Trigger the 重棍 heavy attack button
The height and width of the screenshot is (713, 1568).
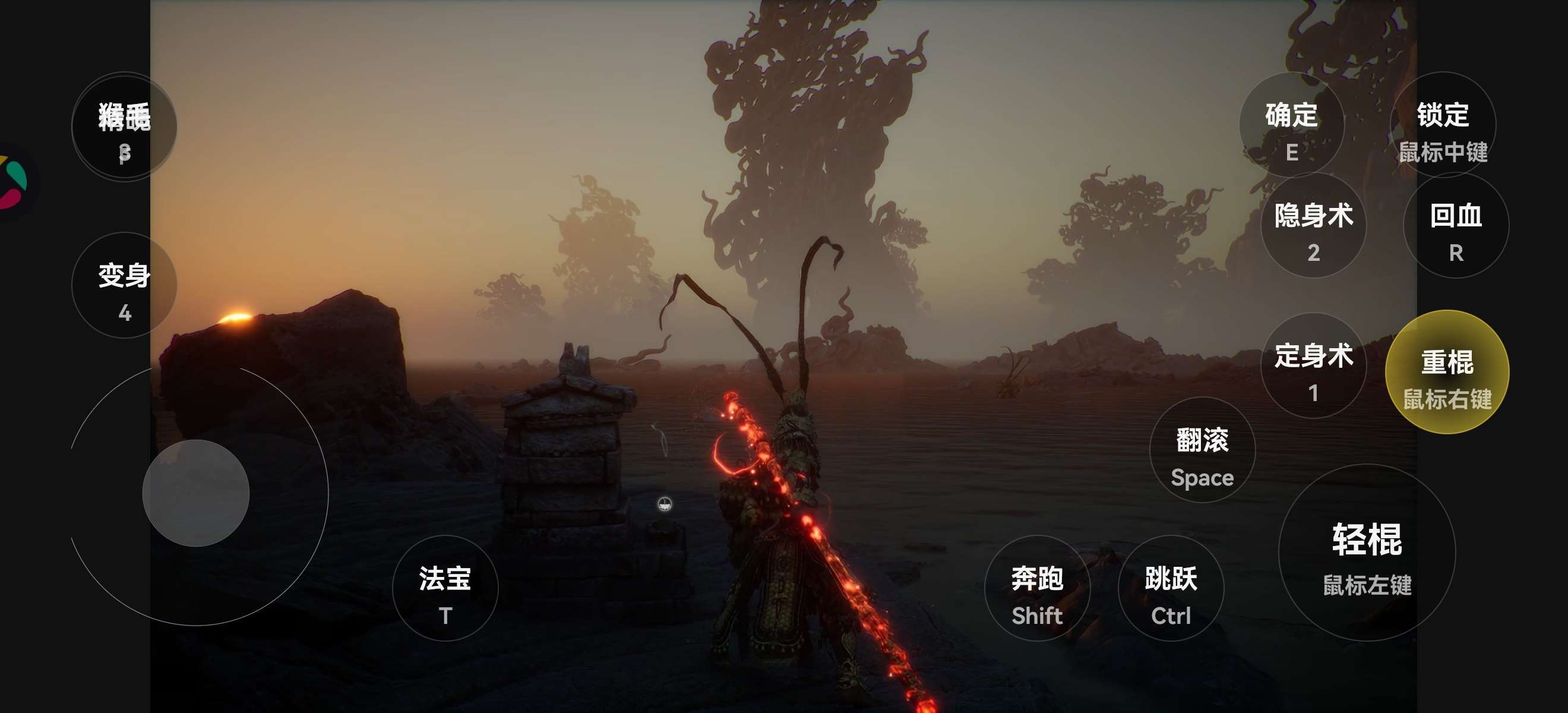(x=1447, y=372)
